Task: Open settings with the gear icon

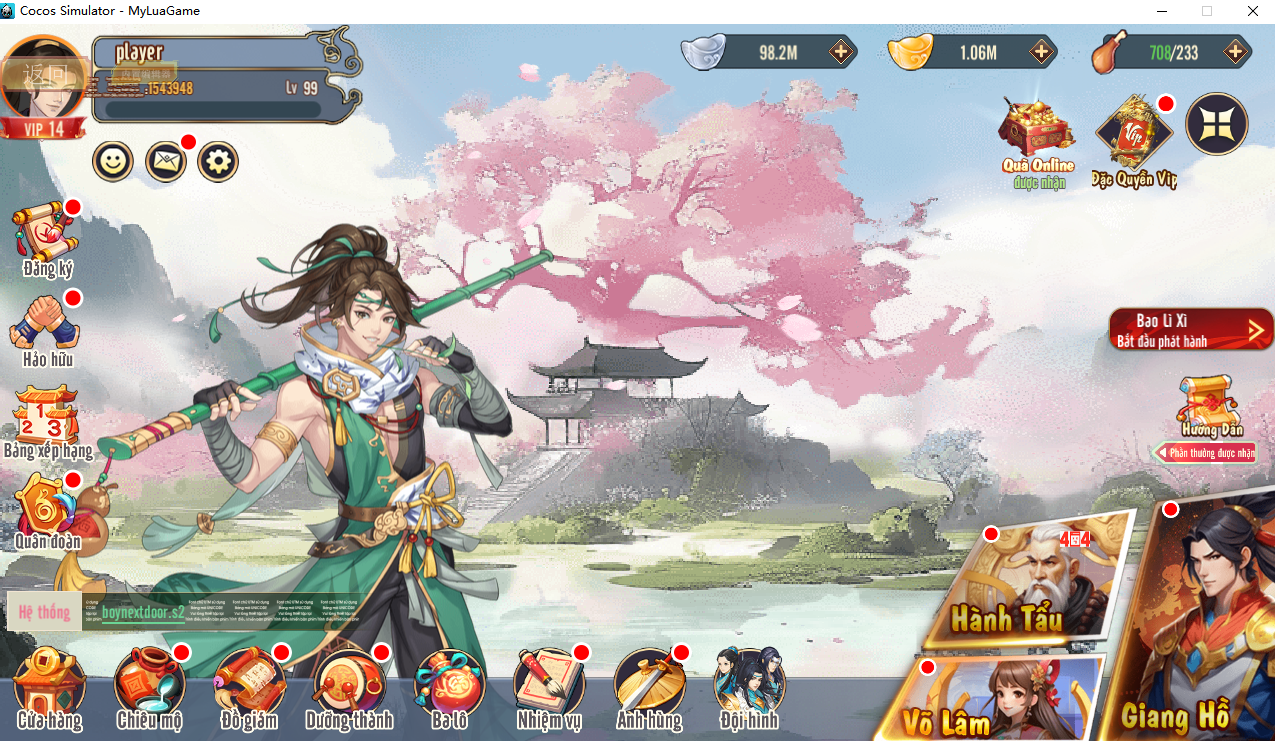Action: 218,161
